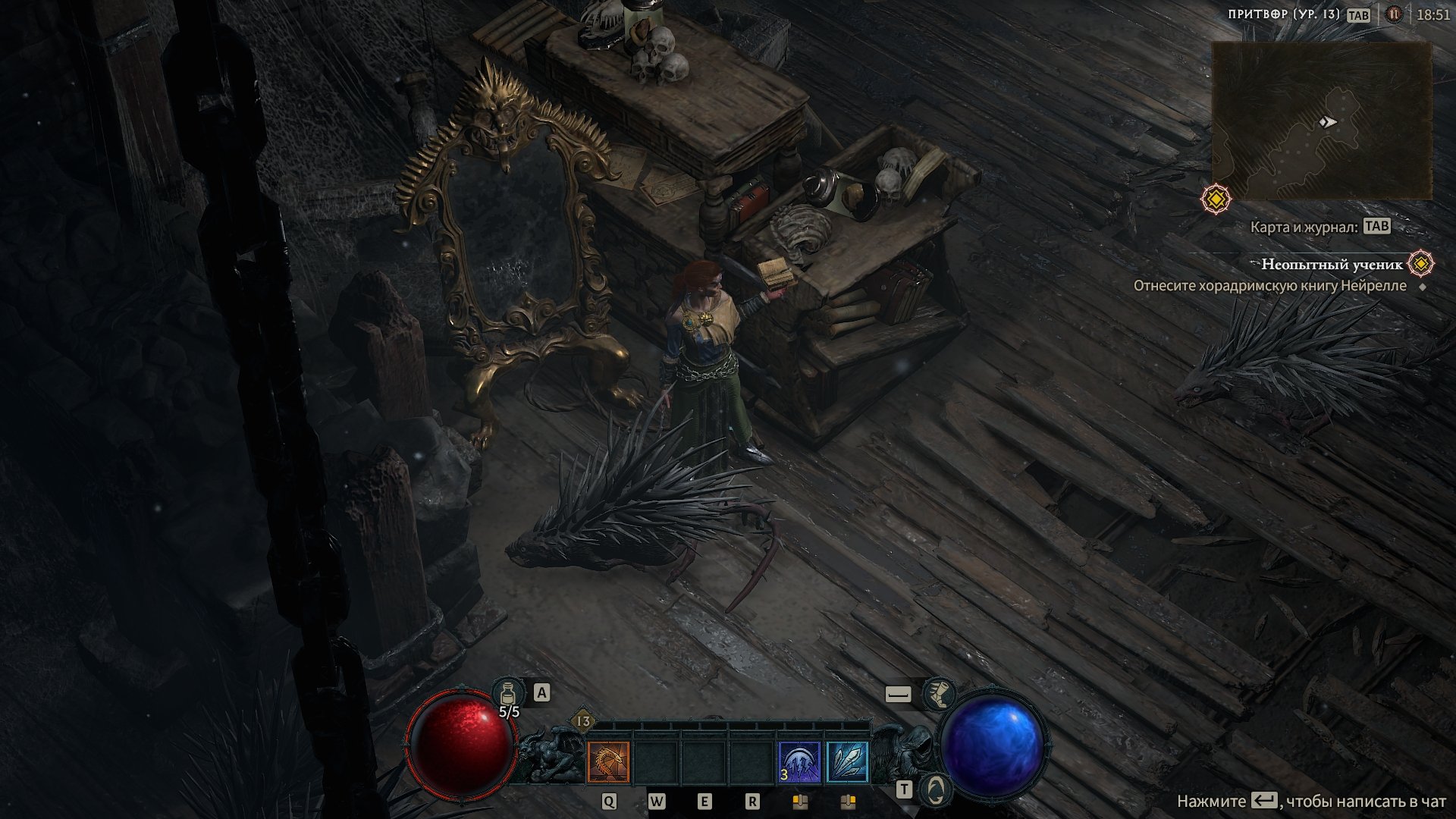Screen dimensions: 1456x819
Task: Activate the orange serpent skill slot
Action: point(608,762)
